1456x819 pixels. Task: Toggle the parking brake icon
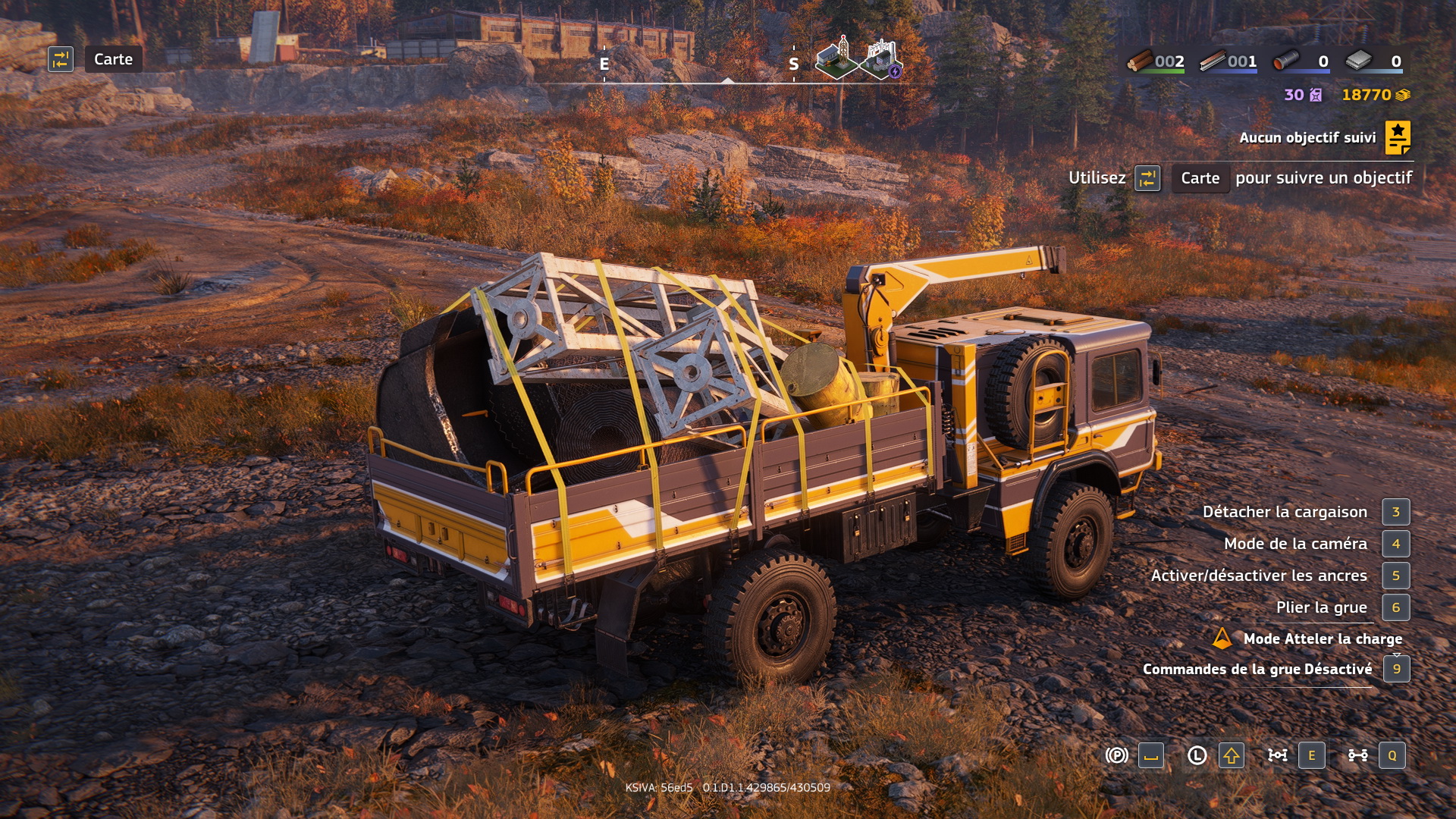click(1116, 755)
